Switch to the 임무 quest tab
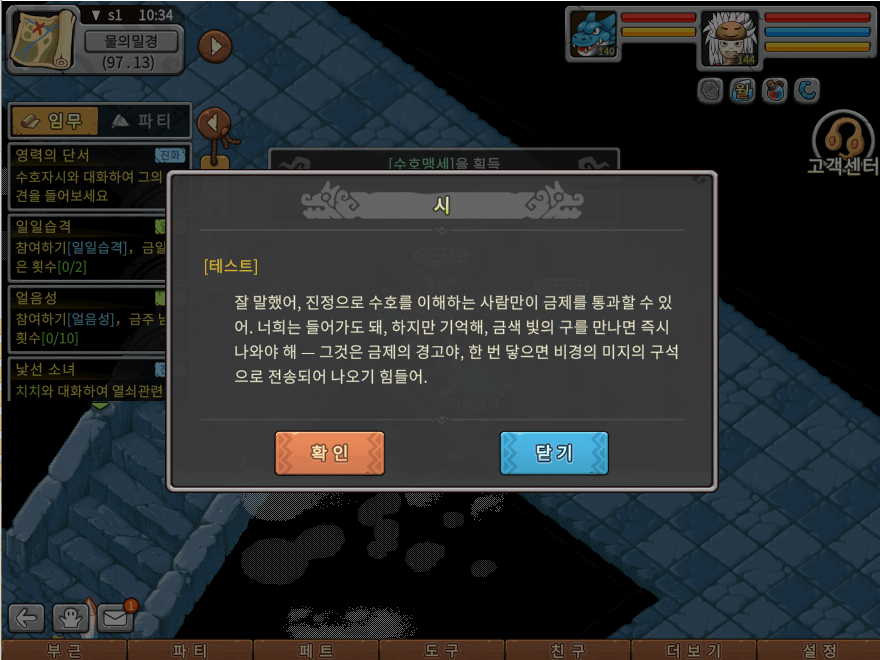Image resolution: width=880 pixels, height=660 pixels. pyautogui.click(x=55, y=121)
